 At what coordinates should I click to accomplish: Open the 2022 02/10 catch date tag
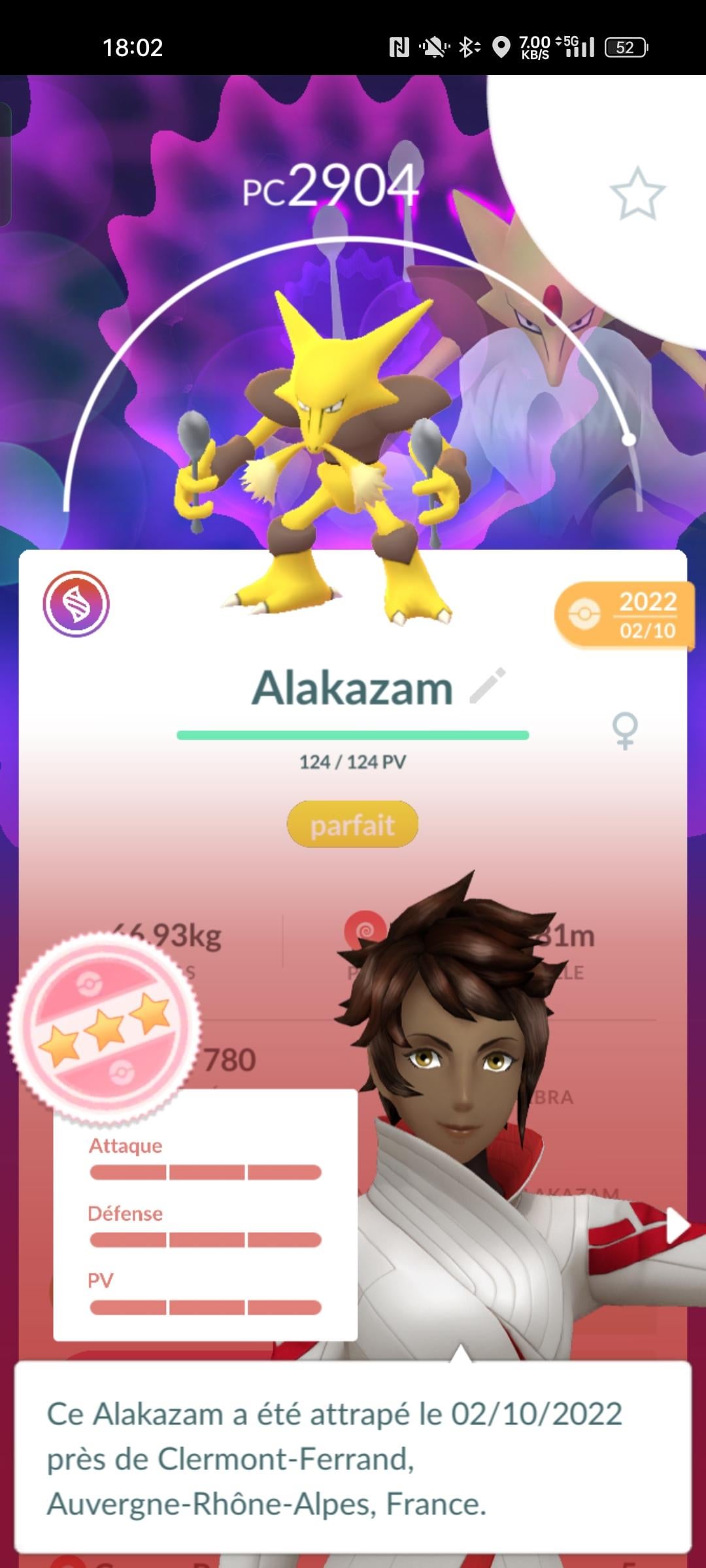[x=624, y=615]
